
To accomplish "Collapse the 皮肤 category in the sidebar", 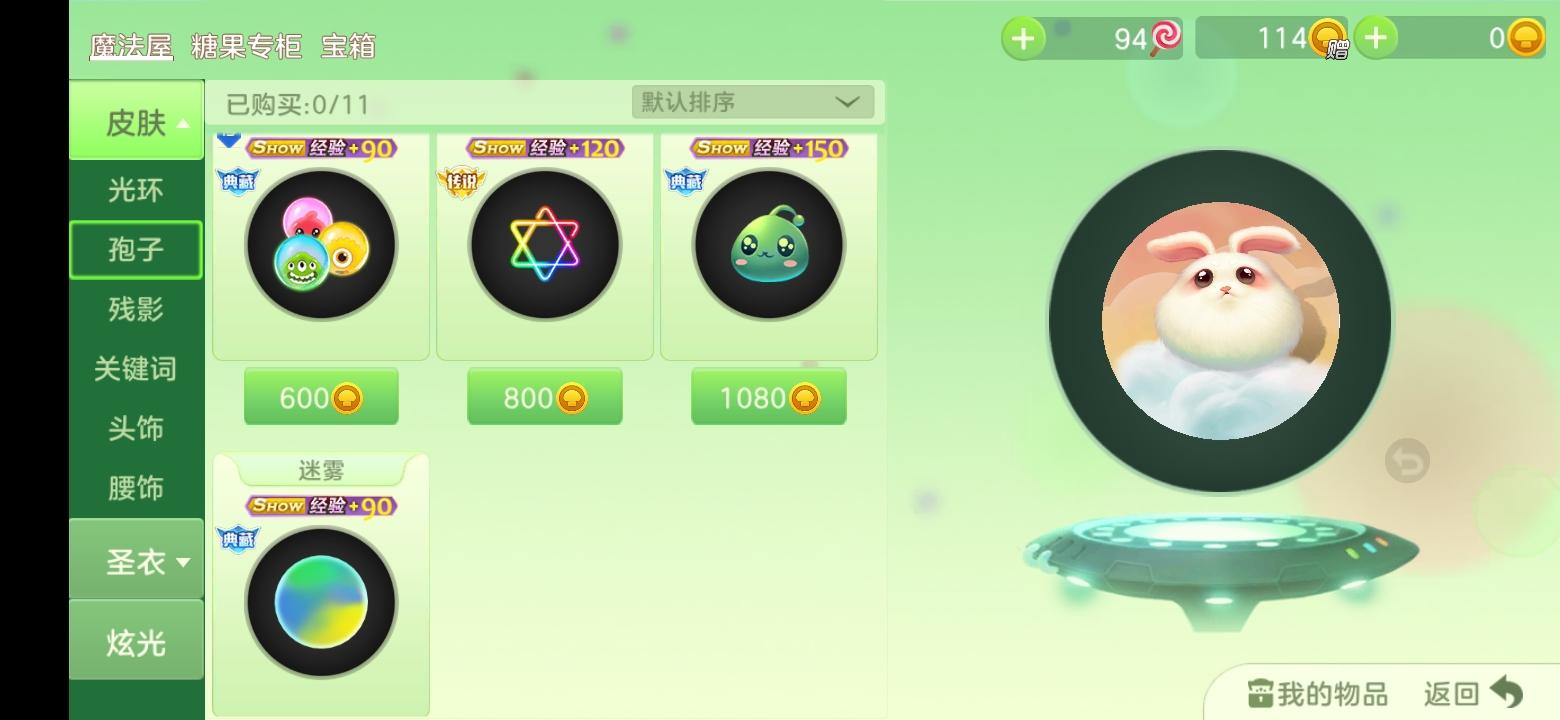I will click(x=136, y=121).
